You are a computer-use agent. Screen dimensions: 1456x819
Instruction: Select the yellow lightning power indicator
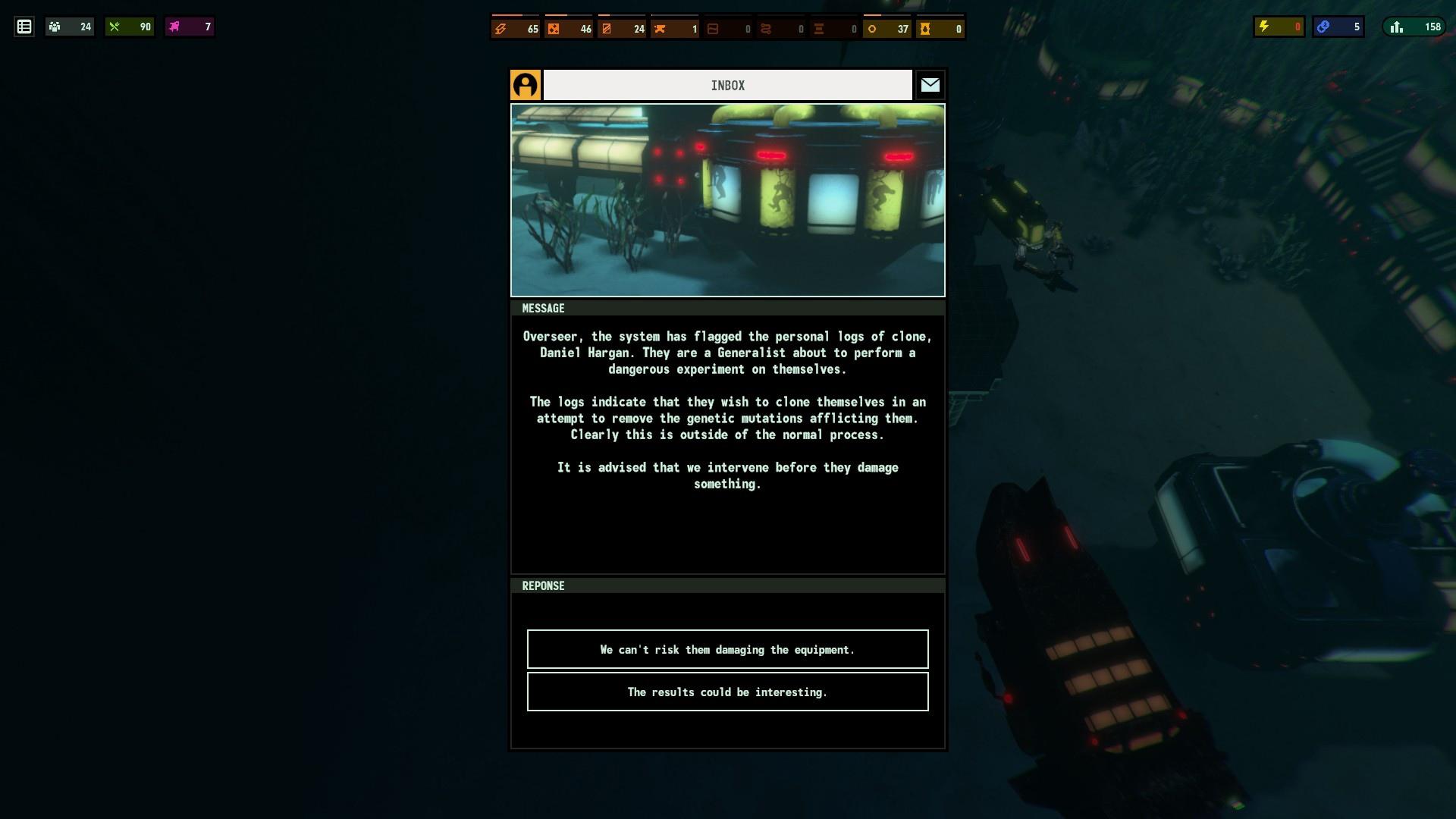tap(1279, 27)
